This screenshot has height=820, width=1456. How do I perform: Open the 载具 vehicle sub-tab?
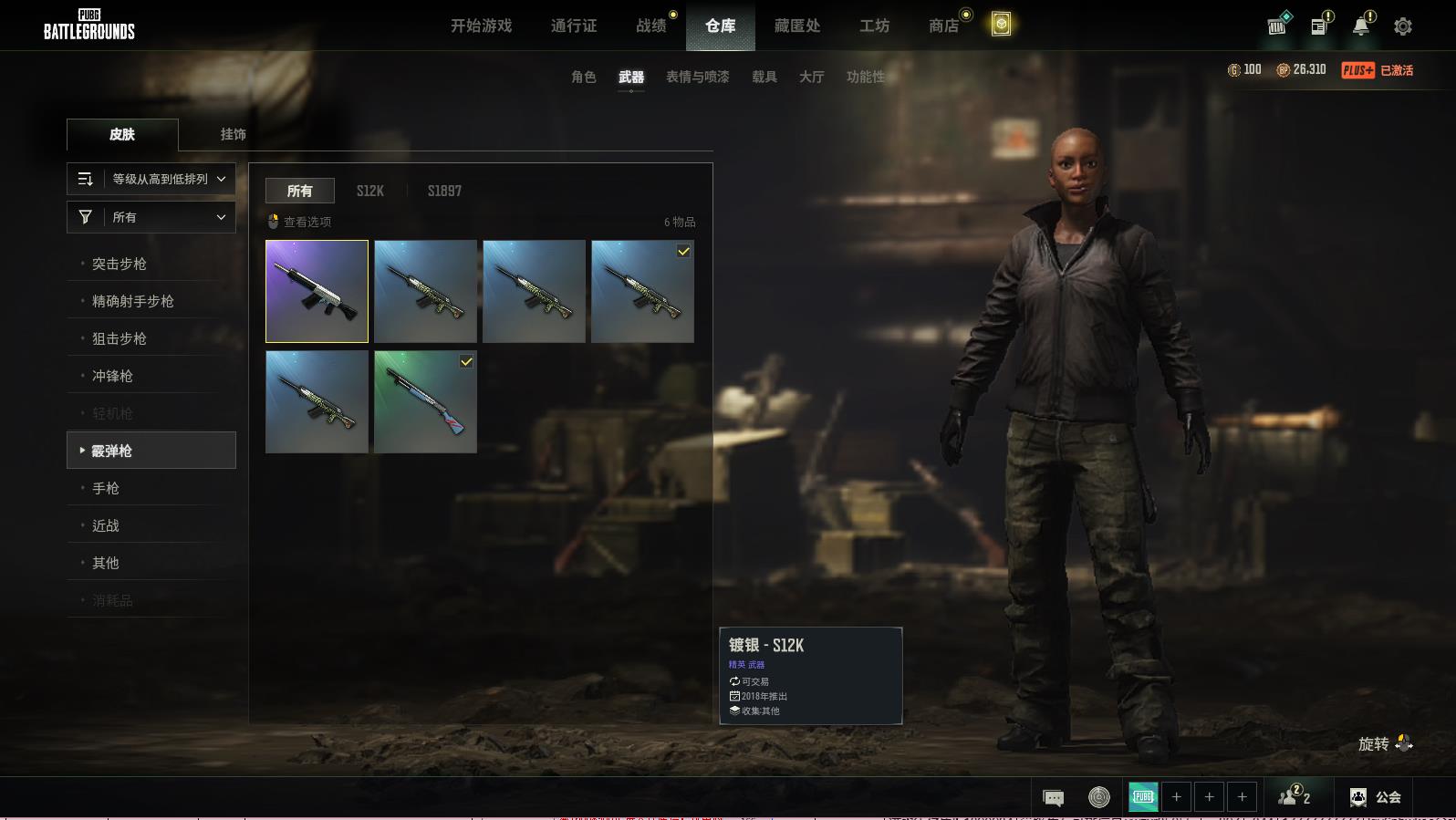(x=764, y=77)
